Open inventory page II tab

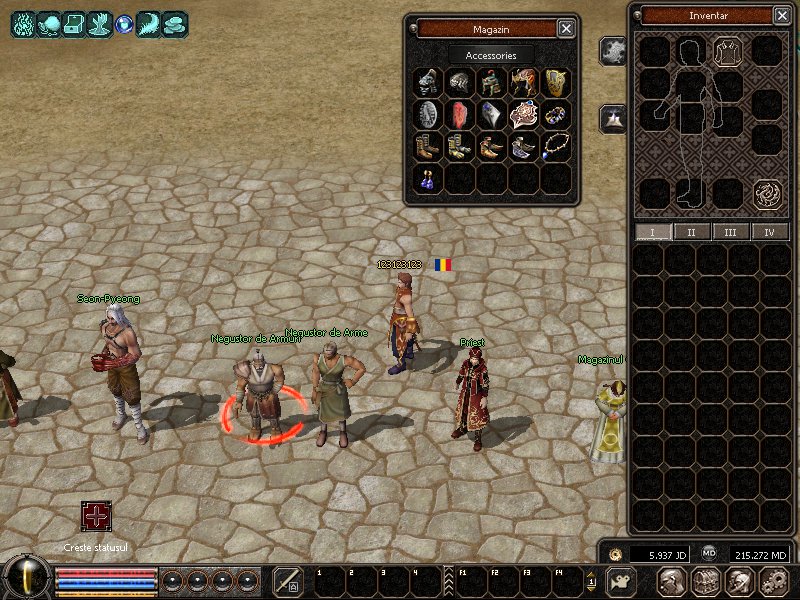pyautogui.click(x=691, y=232)
